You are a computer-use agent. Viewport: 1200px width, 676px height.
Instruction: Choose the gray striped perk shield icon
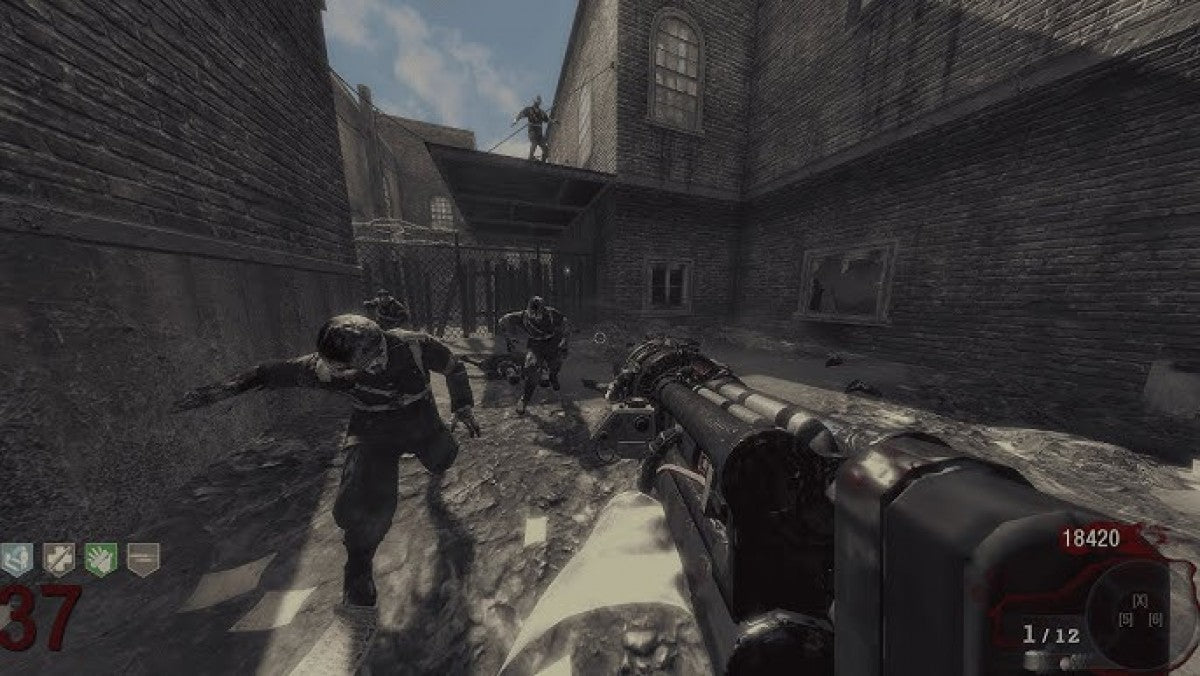click(x=143, y=560)
